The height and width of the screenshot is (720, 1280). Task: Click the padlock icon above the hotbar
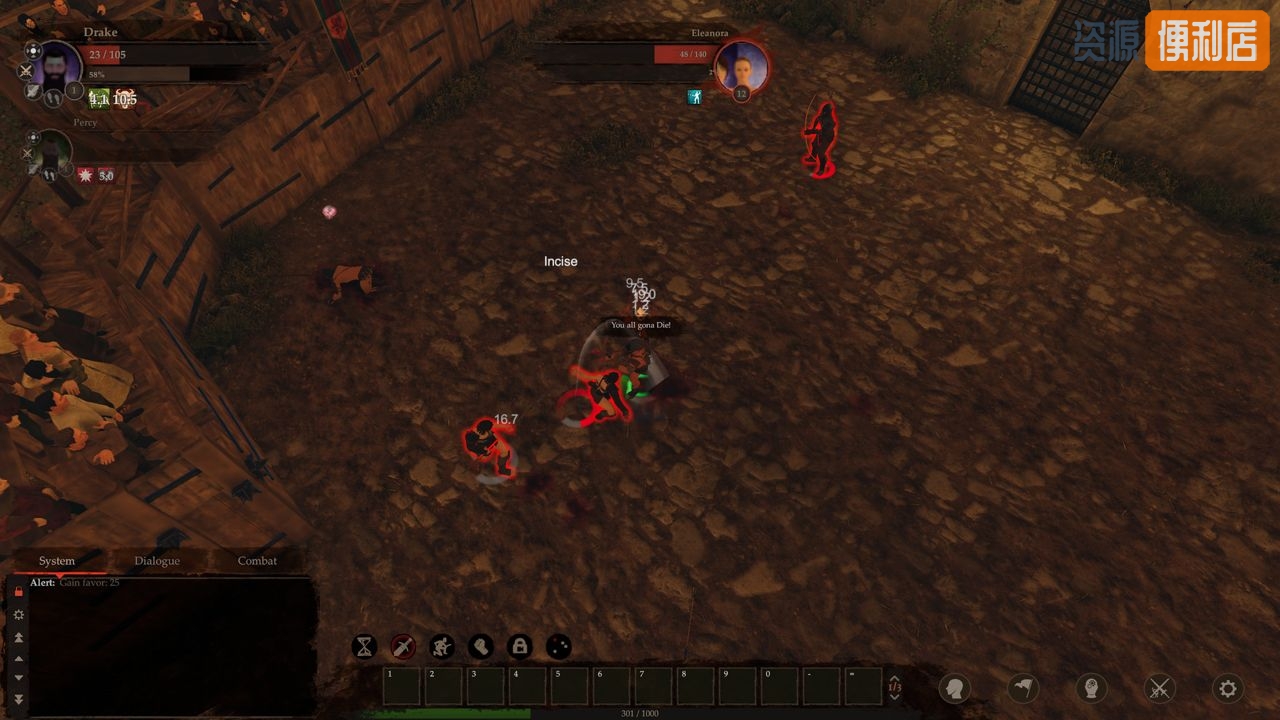tap(520, 647)
